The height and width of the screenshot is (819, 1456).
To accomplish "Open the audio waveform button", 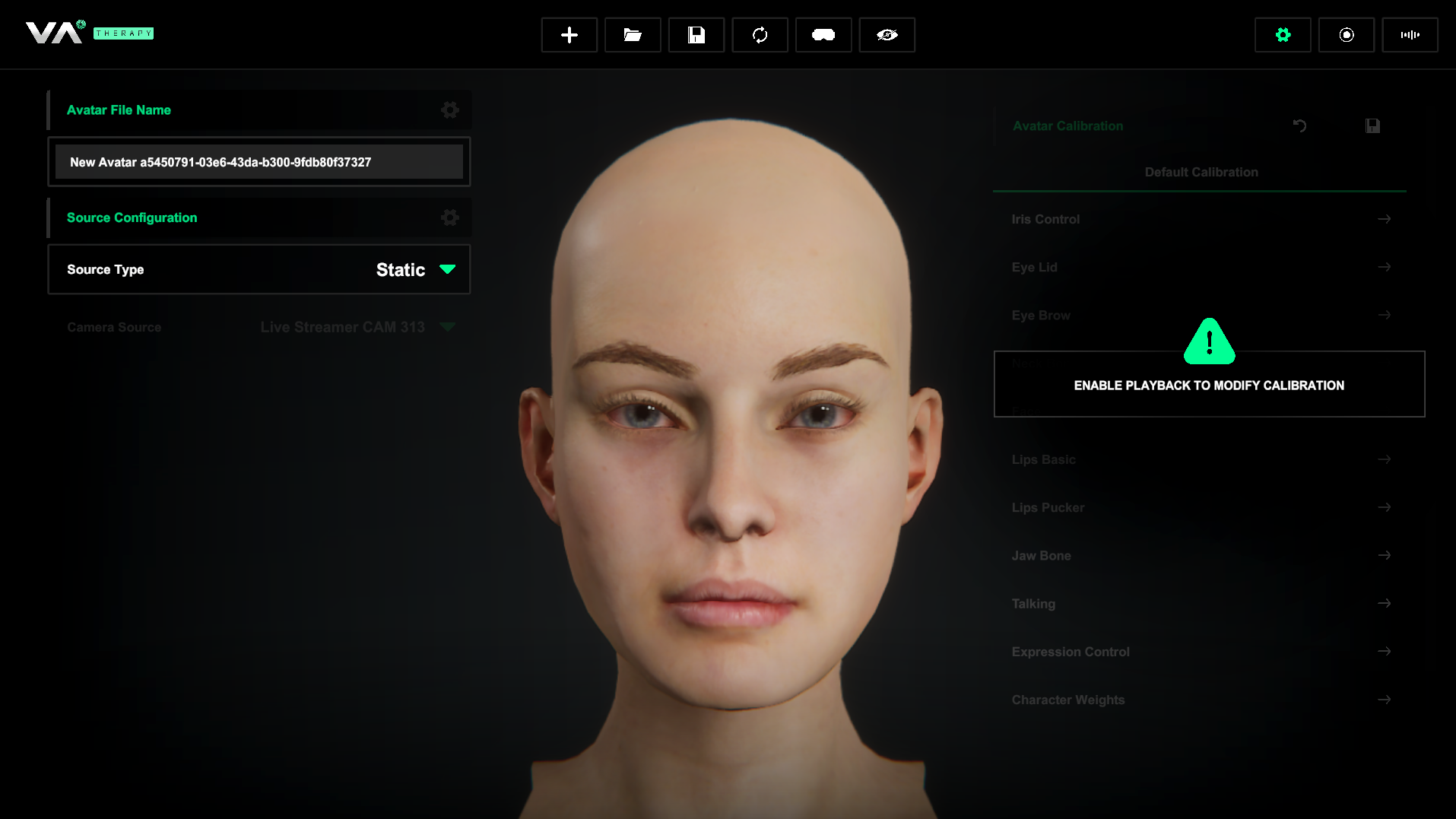I will coord(1410,35).
